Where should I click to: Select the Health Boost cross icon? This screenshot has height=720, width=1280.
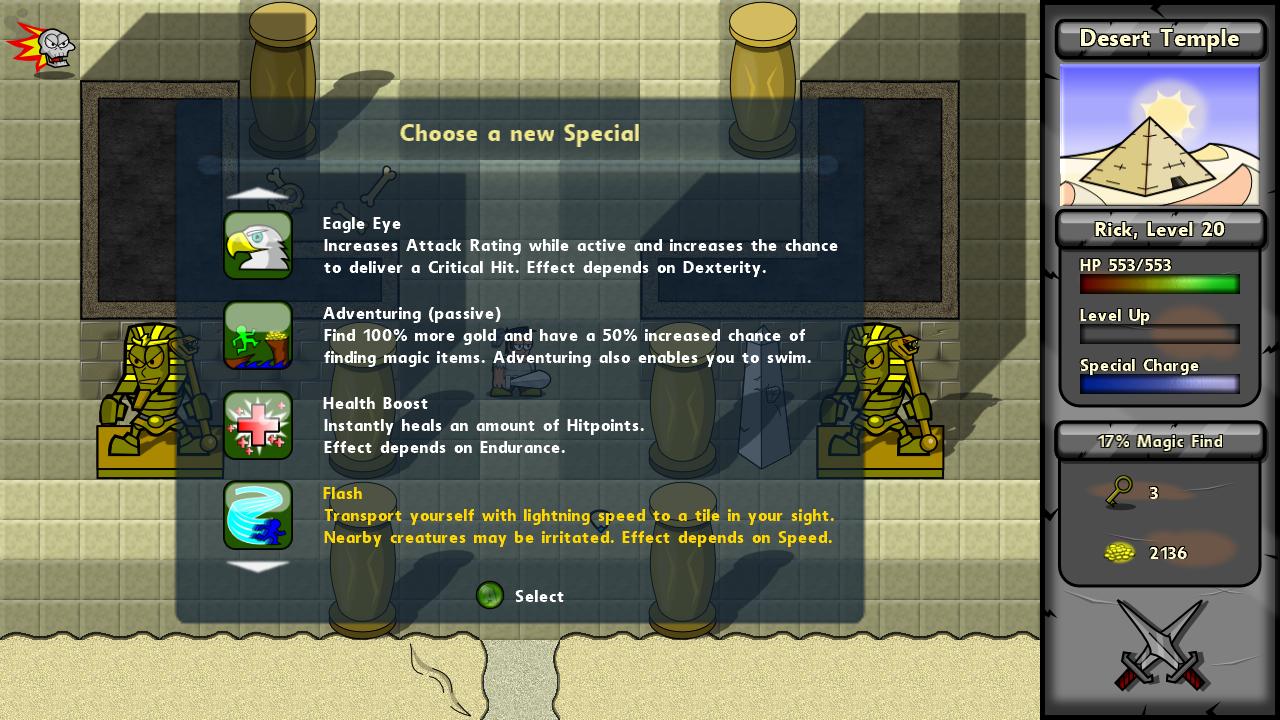pyautogui.click(x=258, y=426)
